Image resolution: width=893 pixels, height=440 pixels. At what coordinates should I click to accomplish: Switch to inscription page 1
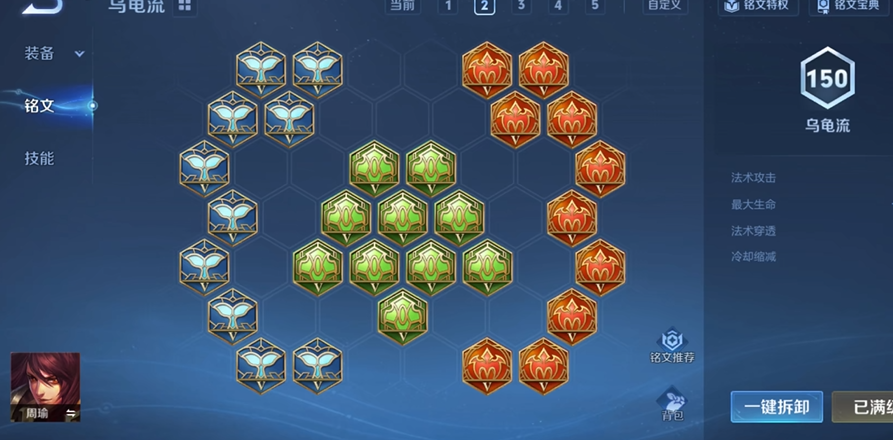[448, 6]
